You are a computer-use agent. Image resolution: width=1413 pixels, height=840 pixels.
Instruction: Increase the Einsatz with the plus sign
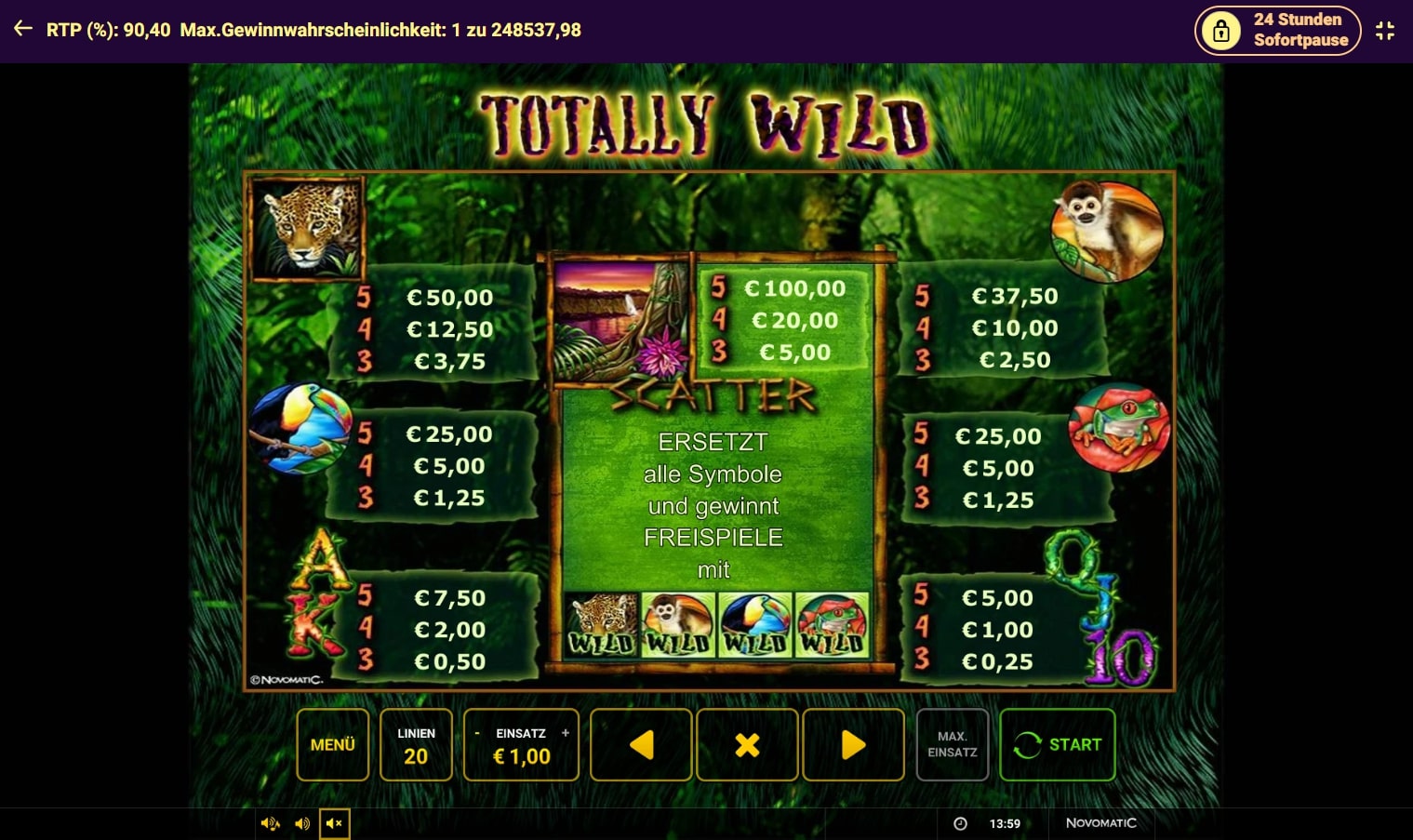click(565, 733)
